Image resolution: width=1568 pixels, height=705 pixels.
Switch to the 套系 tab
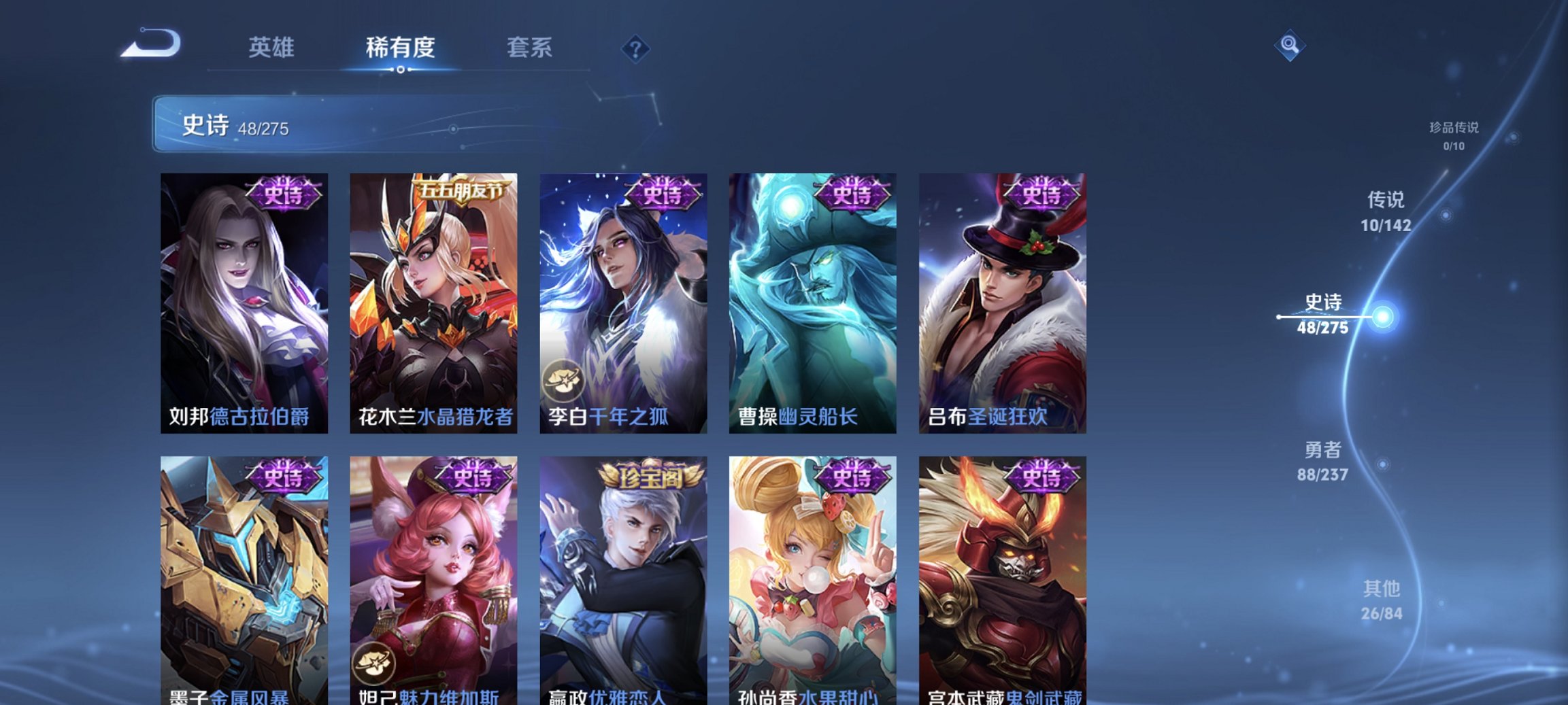(529, 48)
